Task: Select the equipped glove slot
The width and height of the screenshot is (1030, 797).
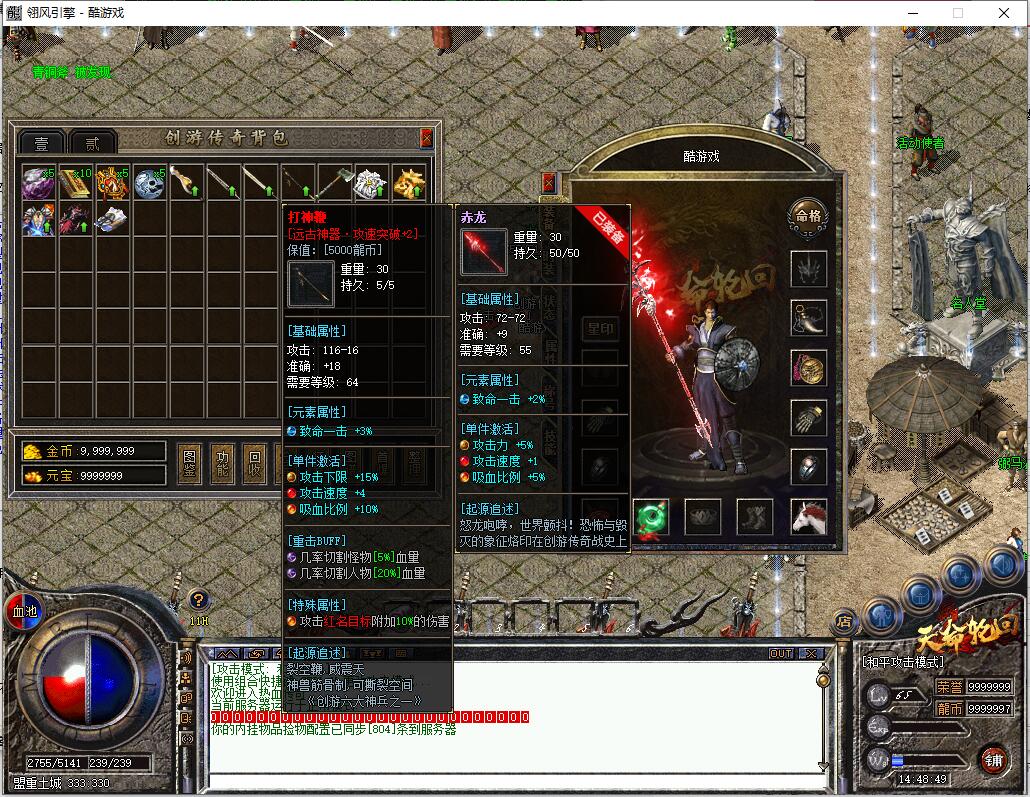Action: [x=808, y=418]
